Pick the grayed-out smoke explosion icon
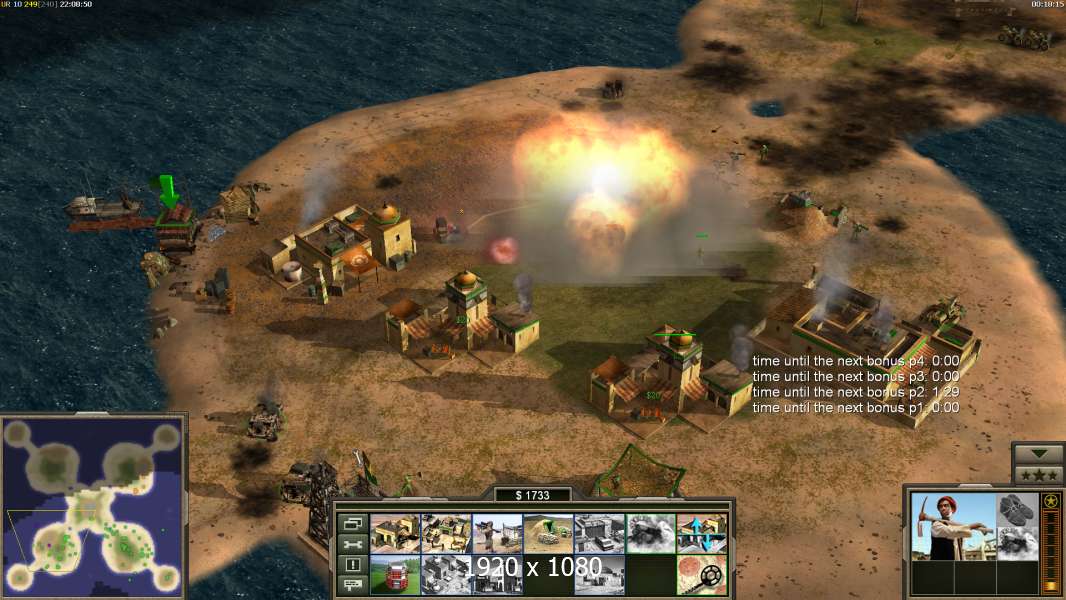This screenshot has height=600, width=1066. coord(650,533)
